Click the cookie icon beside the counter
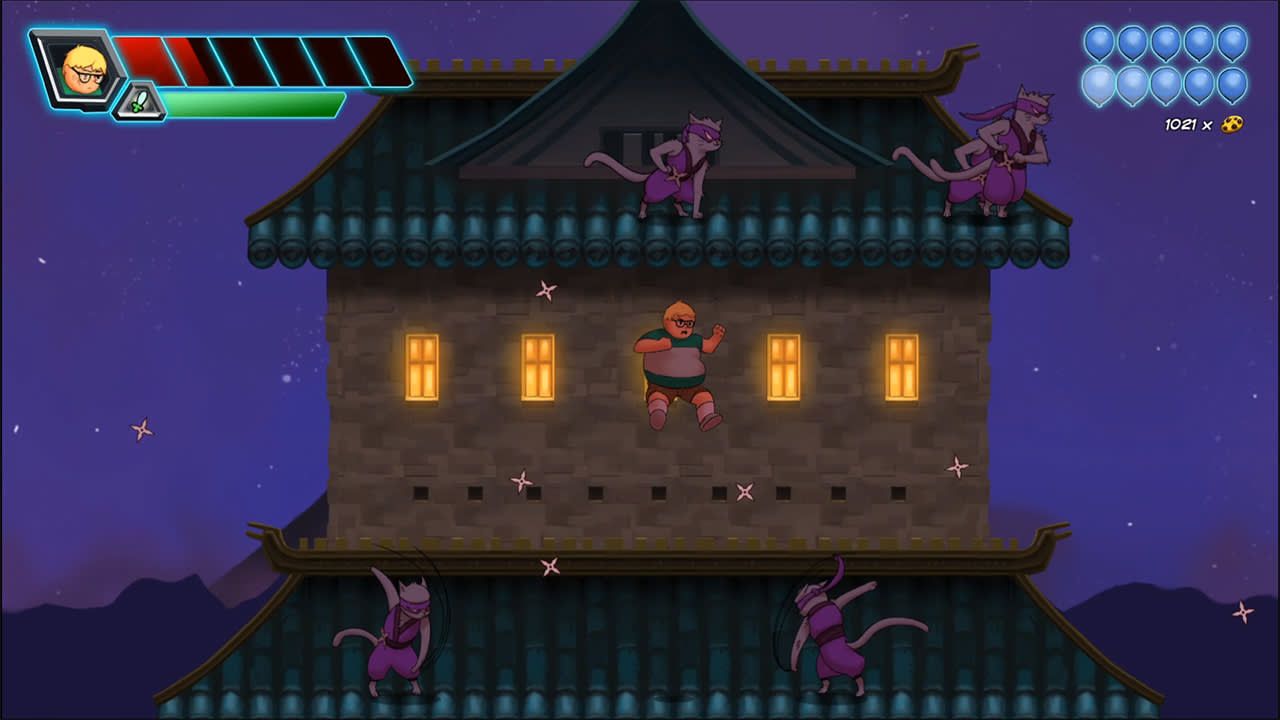1280x720 pixels. [x=1232, y=124]
